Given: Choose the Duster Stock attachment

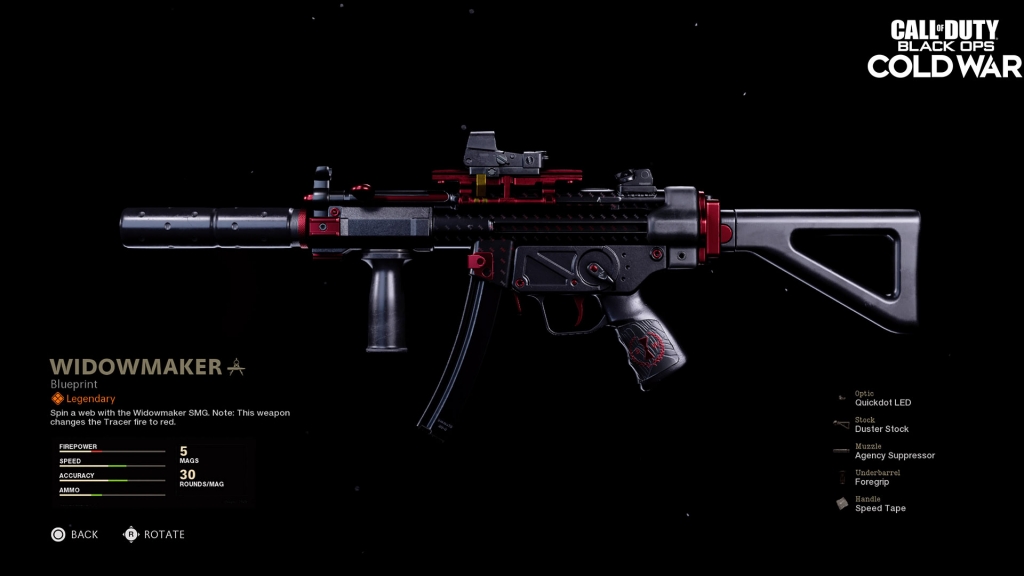Looking at the screenshot, I should click(x=881, y=429).
